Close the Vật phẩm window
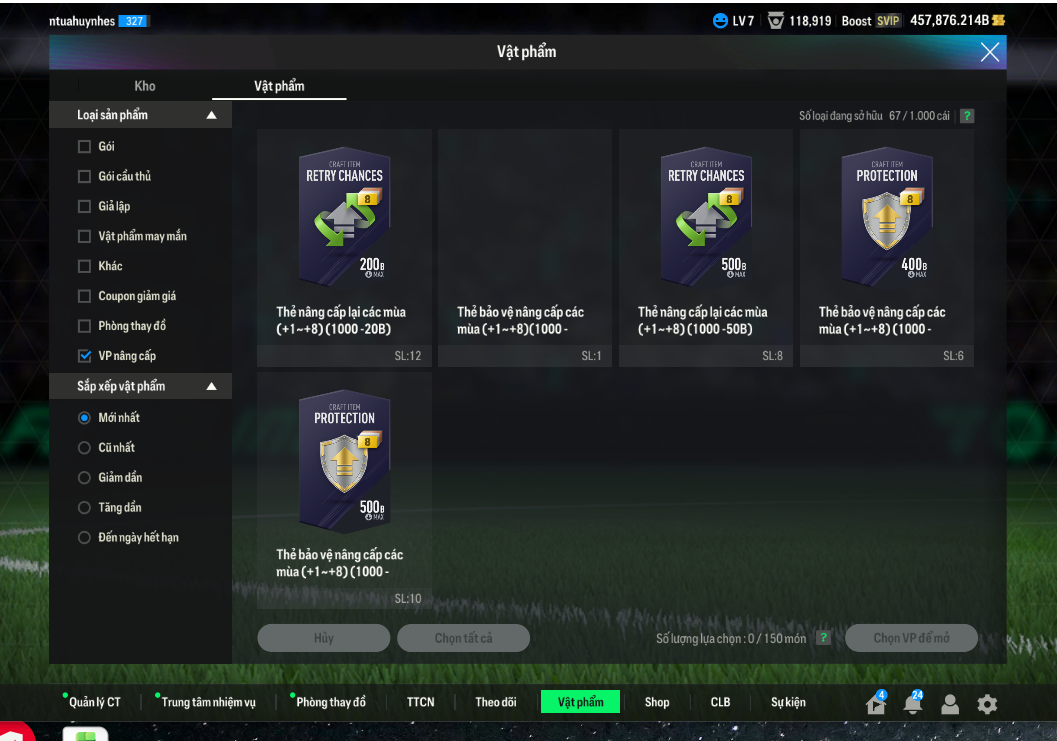 coord(989,53)
